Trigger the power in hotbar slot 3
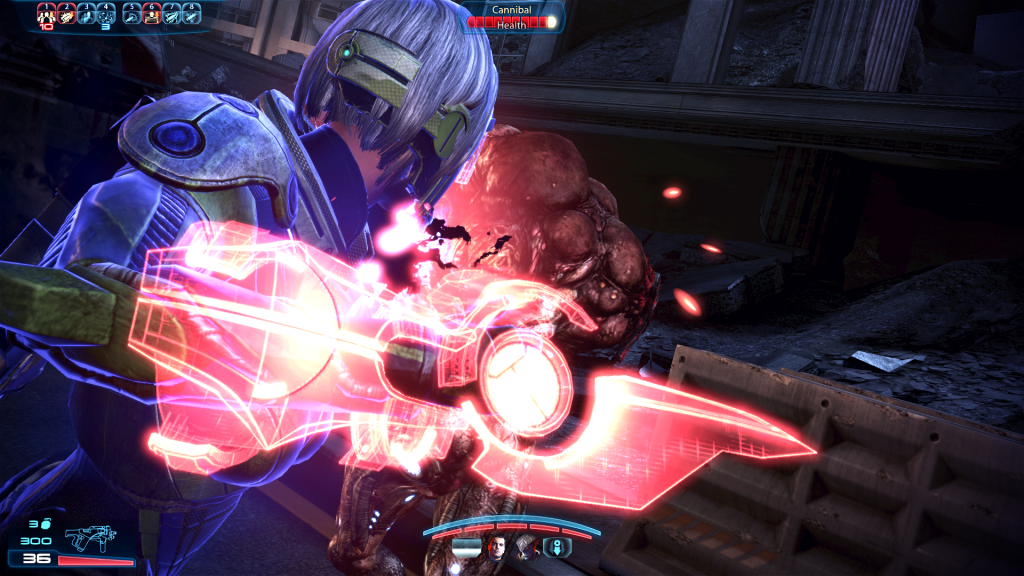The image size is (1024, 576). click(87, 13)
